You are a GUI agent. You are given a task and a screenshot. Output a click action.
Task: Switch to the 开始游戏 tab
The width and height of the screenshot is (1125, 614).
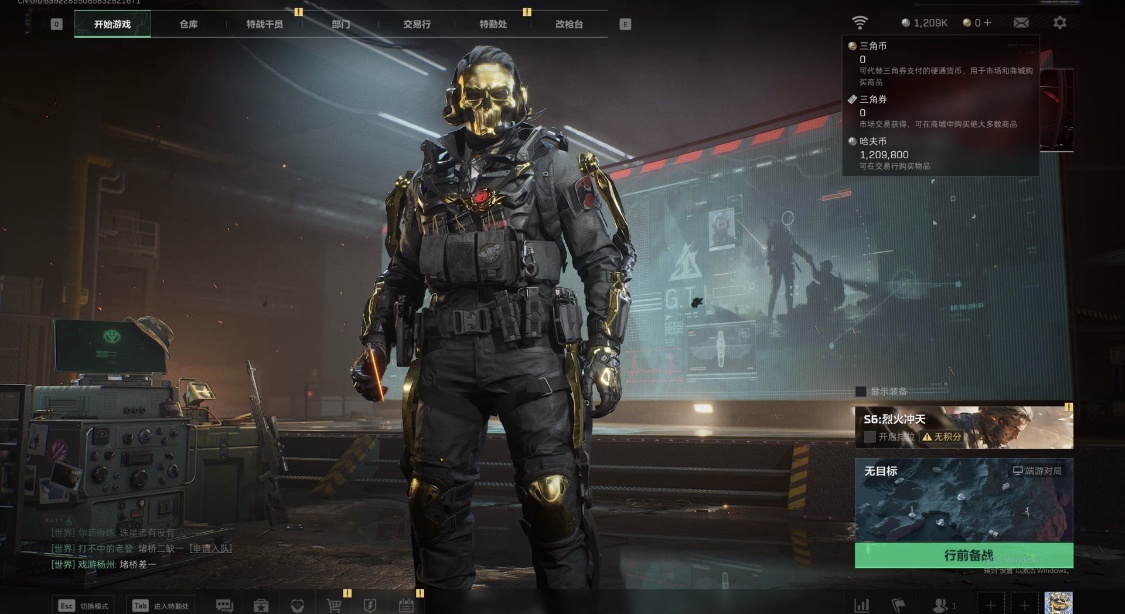(112, 24)
